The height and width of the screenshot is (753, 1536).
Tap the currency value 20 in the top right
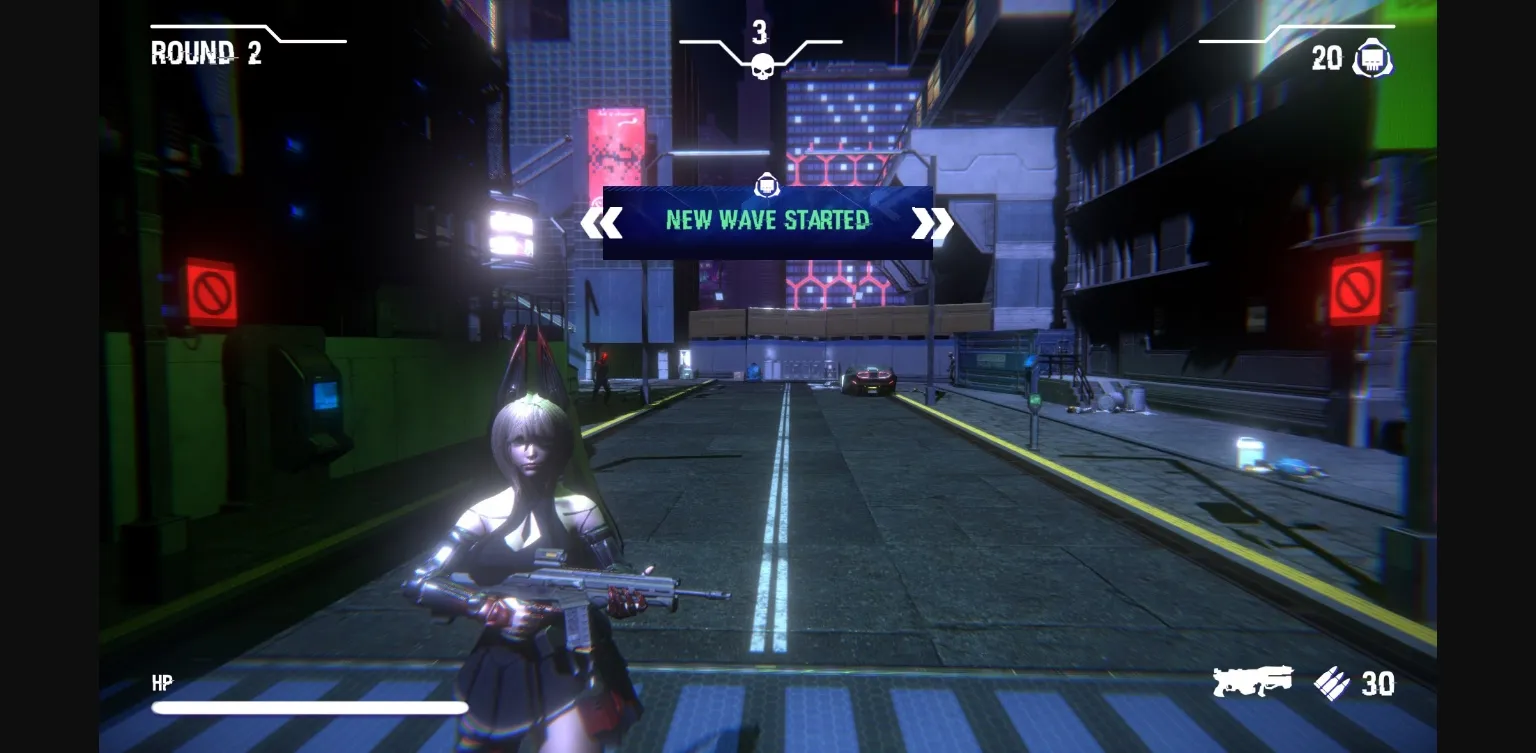(1327, 59)
